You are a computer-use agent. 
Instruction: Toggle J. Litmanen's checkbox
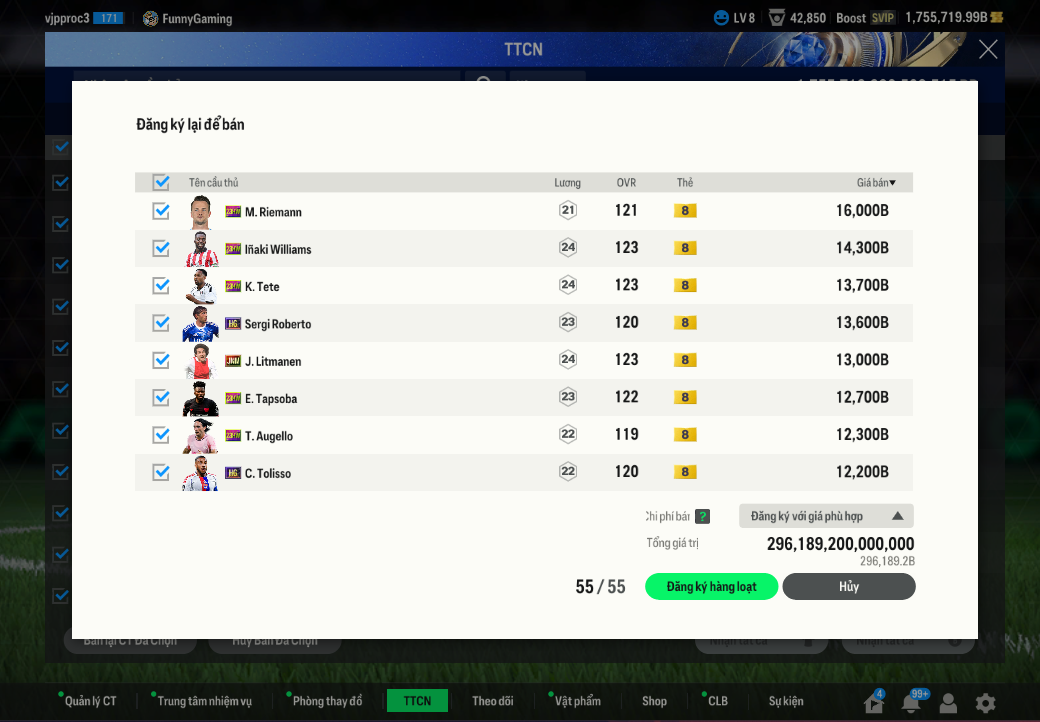pos(161,360)
